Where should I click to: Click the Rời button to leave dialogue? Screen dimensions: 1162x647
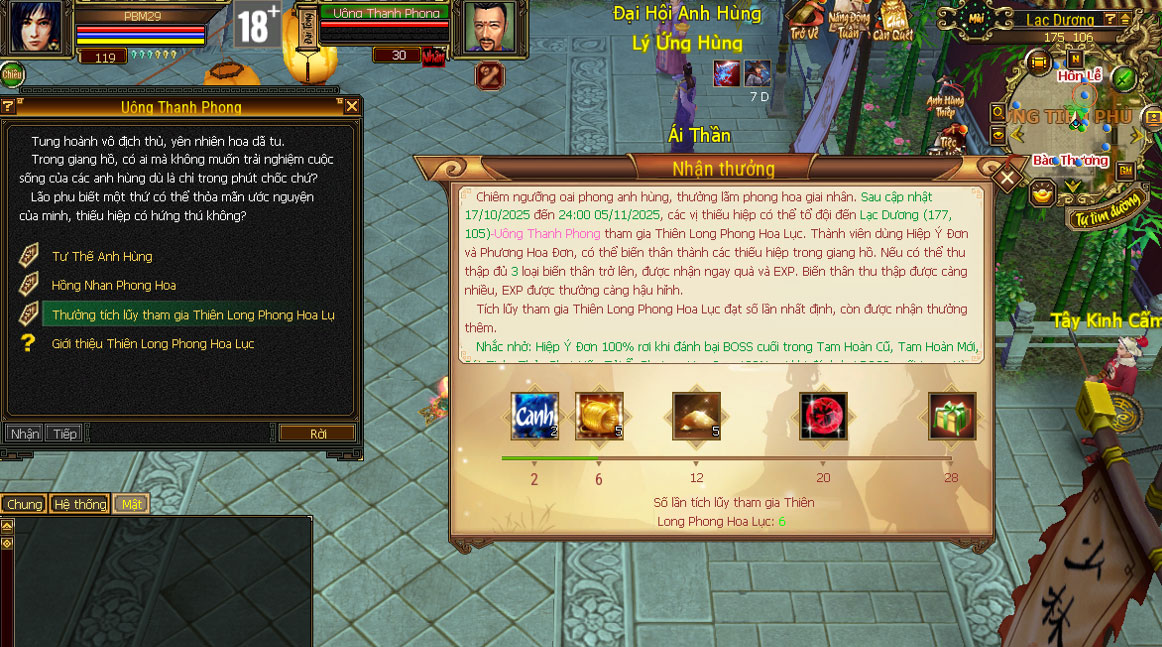318,434
